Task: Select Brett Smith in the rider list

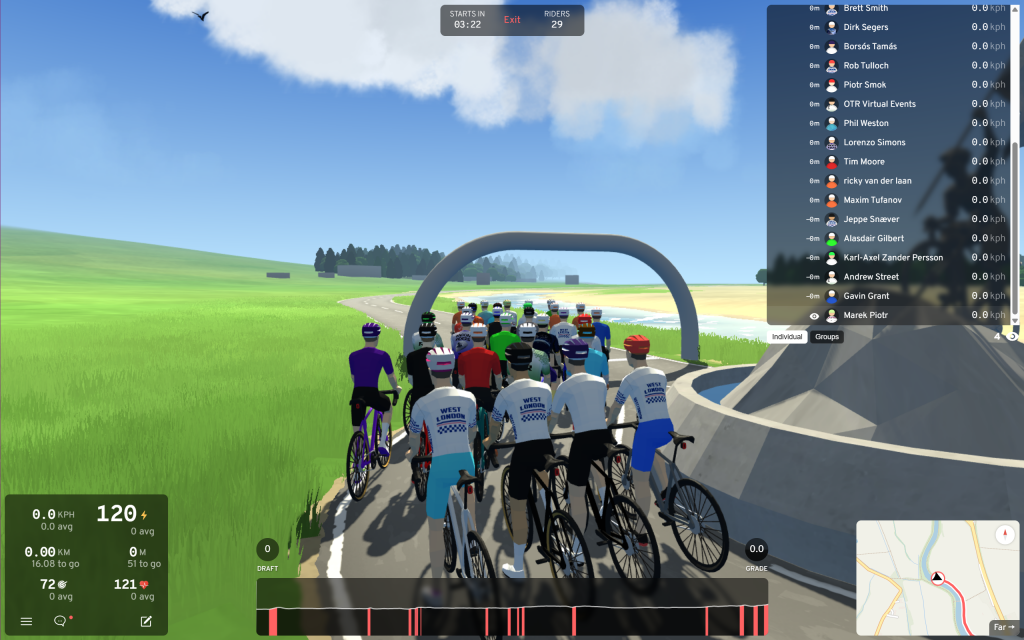Action: click(865, 8)
